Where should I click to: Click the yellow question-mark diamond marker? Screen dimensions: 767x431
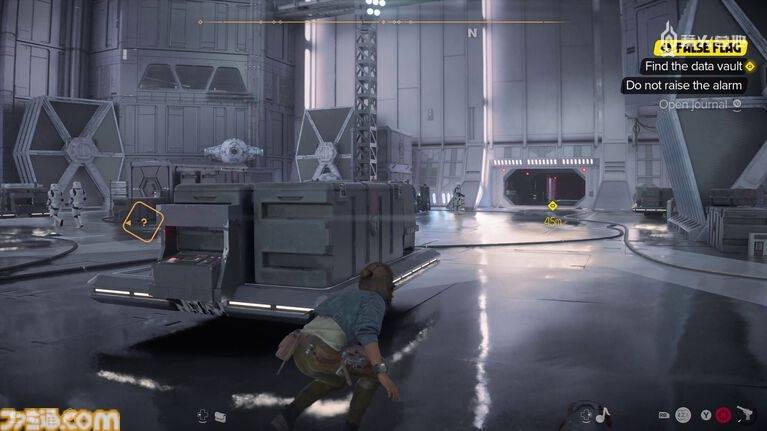tap(144, 223)
